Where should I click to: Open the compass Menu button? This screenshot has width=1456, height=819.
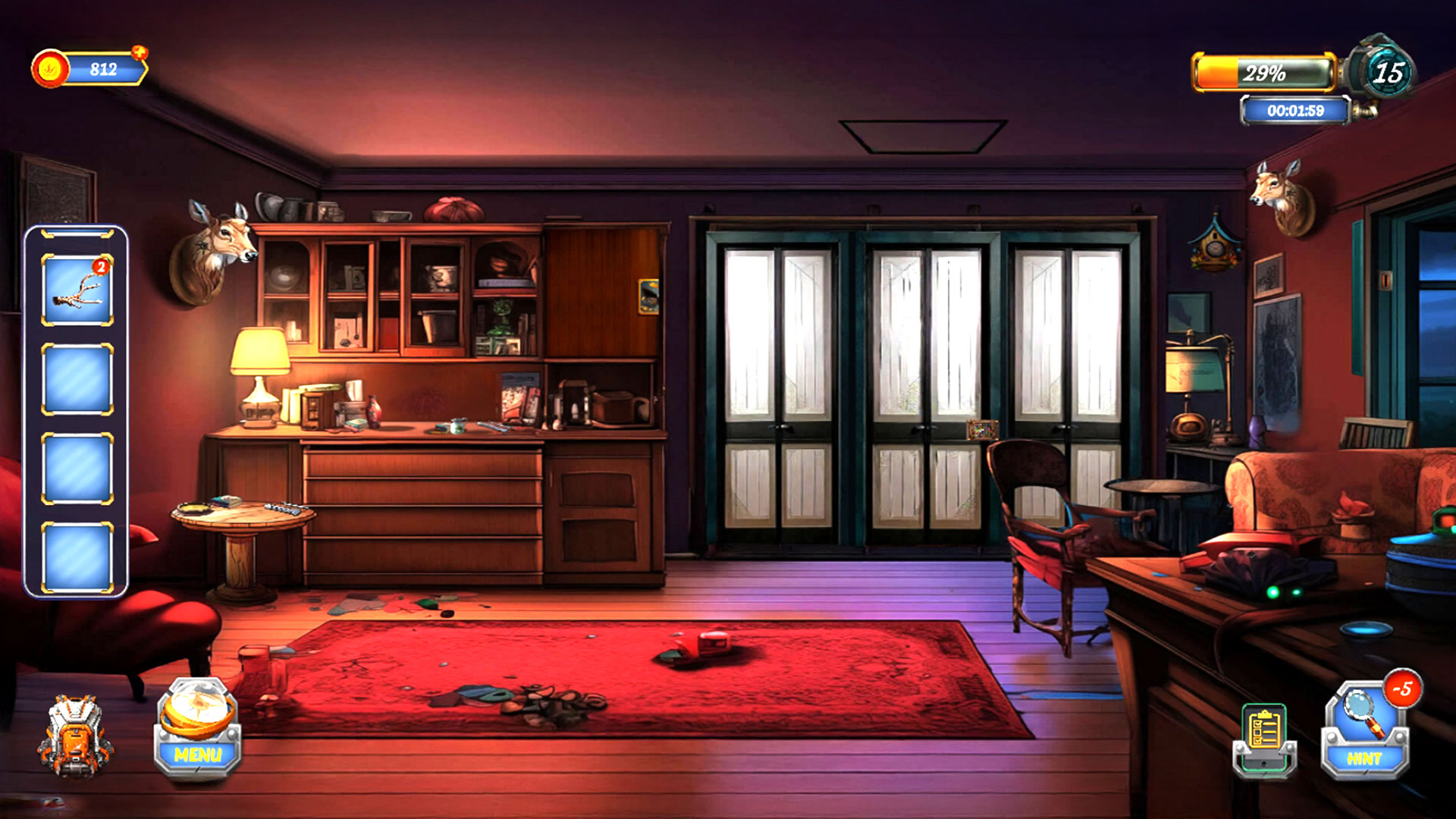198,730
